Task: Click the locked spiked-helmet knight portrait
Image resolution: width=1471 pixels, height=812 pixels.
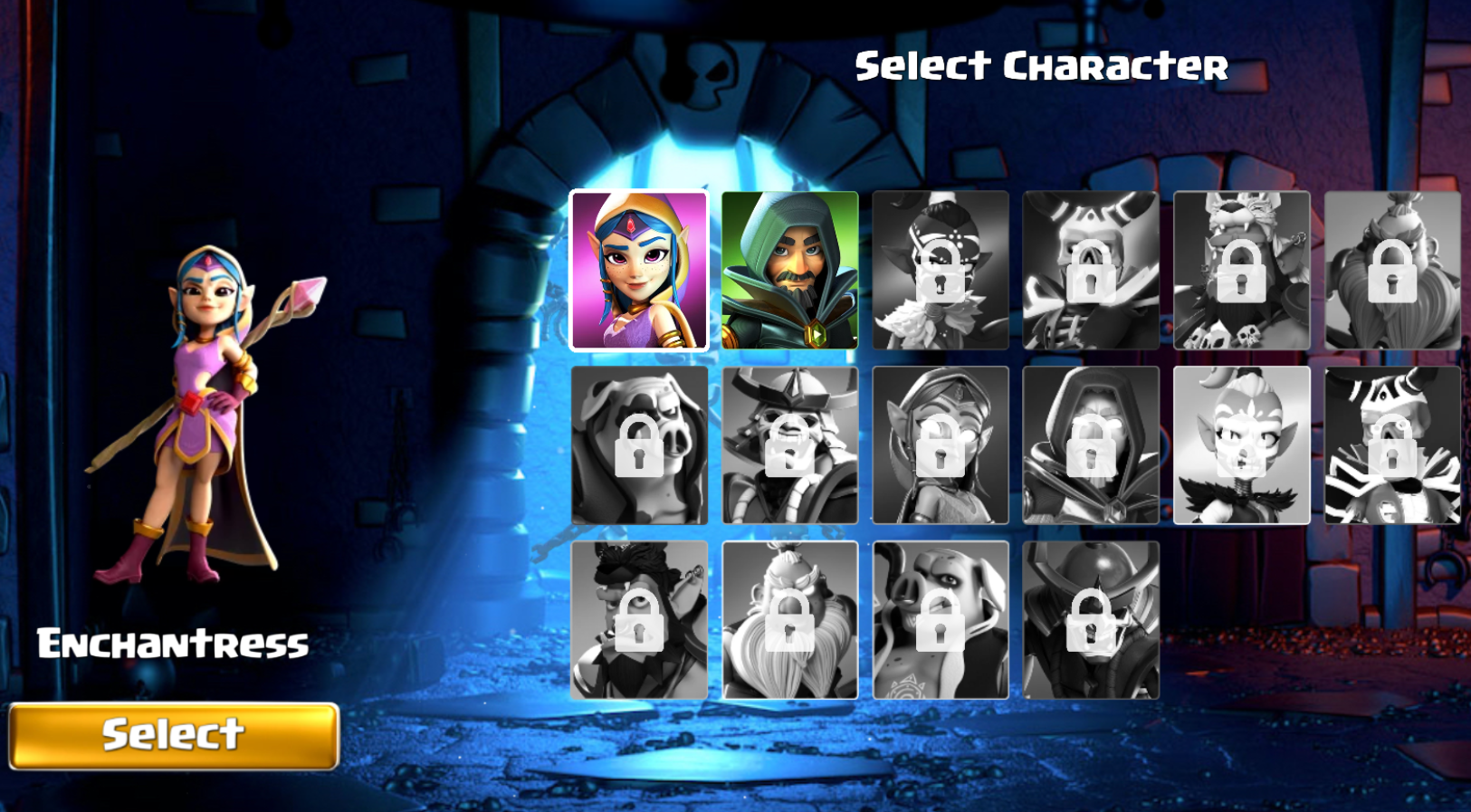Action: [x=1091, y=620]
